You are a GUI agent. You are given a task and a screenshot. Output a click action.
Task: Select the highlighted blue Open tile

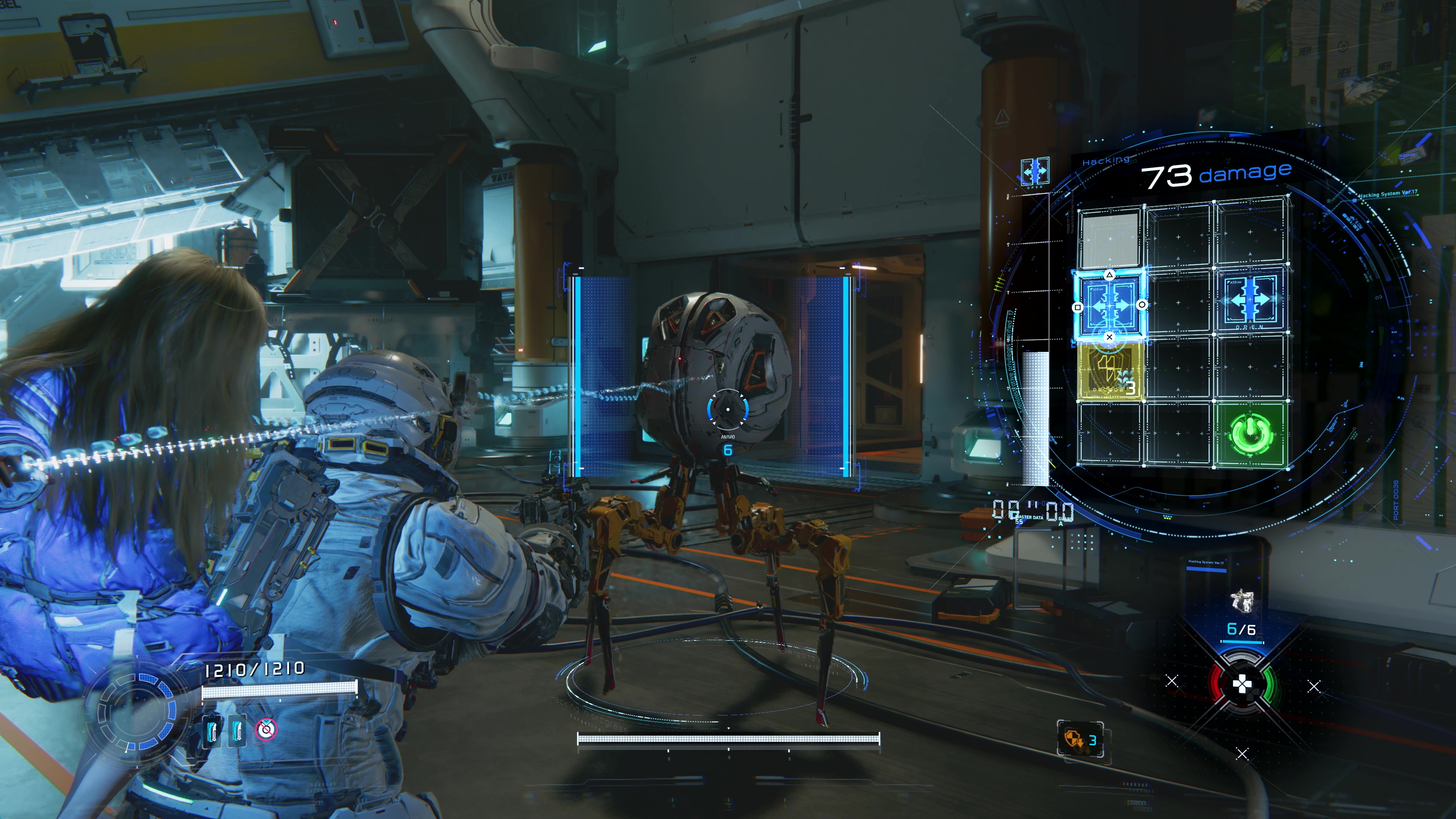click(1109, 306)
